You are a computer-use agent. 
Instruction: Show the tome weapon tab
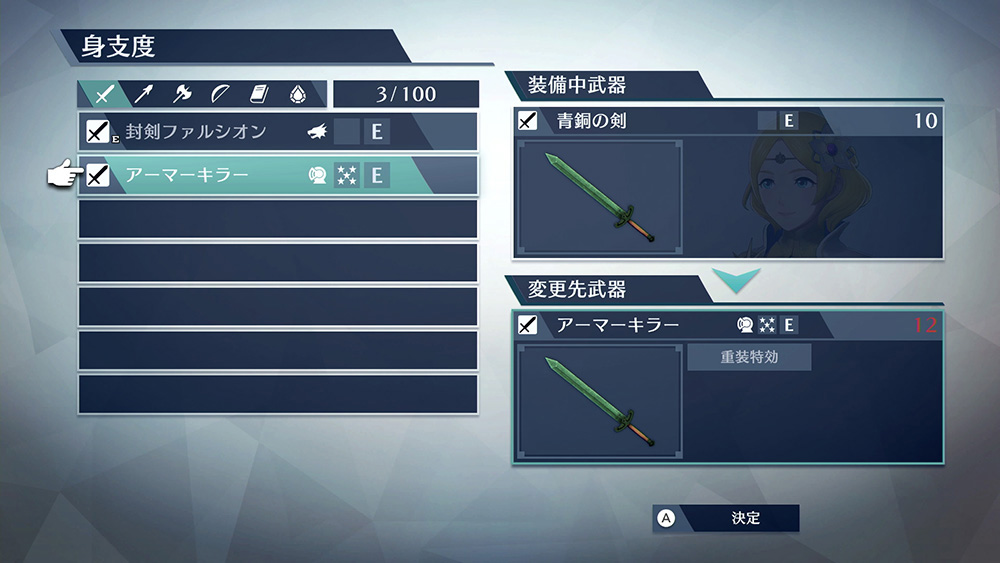(x=259, y=94)
